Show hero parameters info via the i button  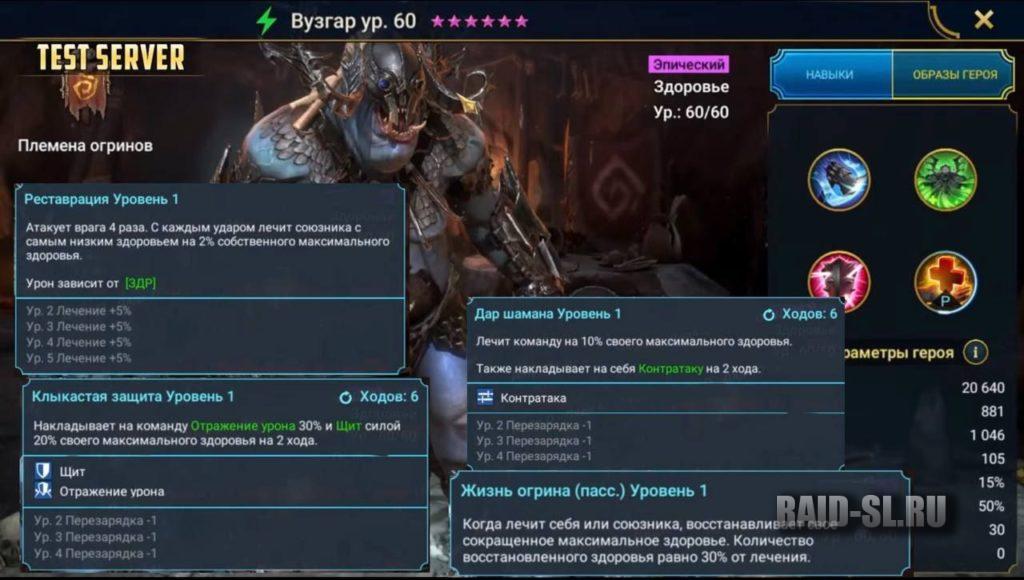pyautogui.click(x=976, y=352)
